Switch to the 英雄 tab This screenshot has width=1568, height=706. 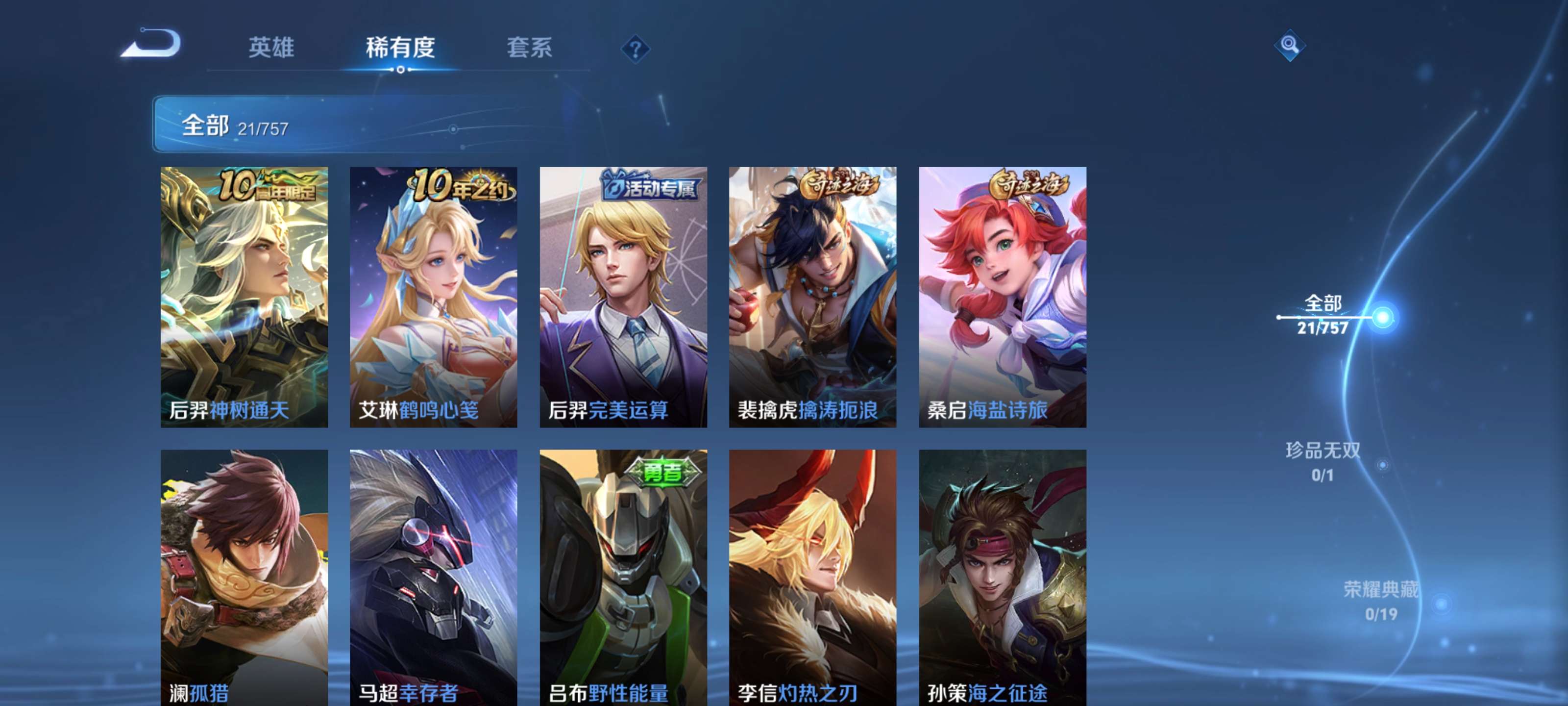coord(271,50)
